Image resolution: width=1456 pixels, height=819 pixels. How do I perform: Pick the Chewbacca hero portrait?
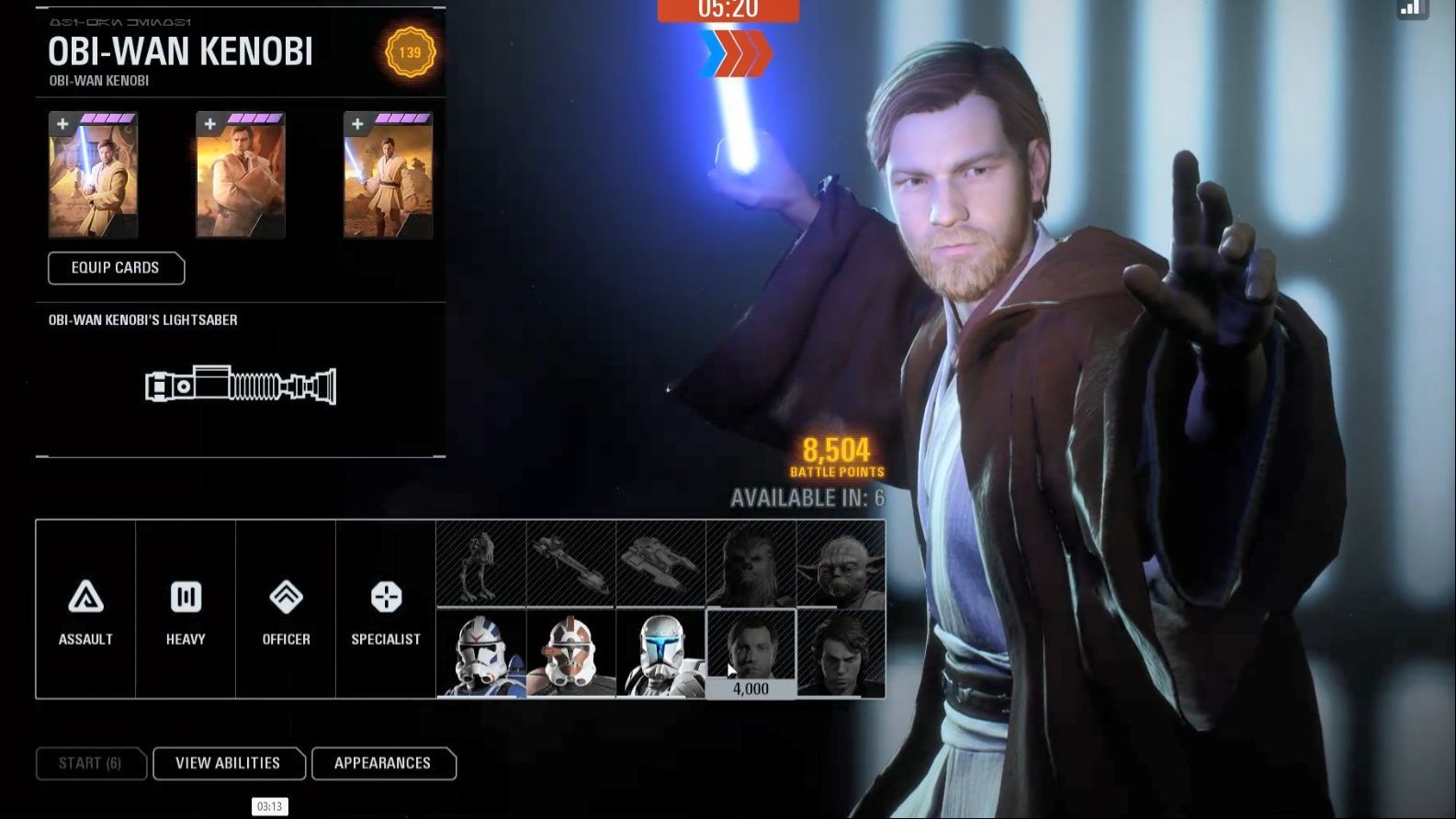751,564
